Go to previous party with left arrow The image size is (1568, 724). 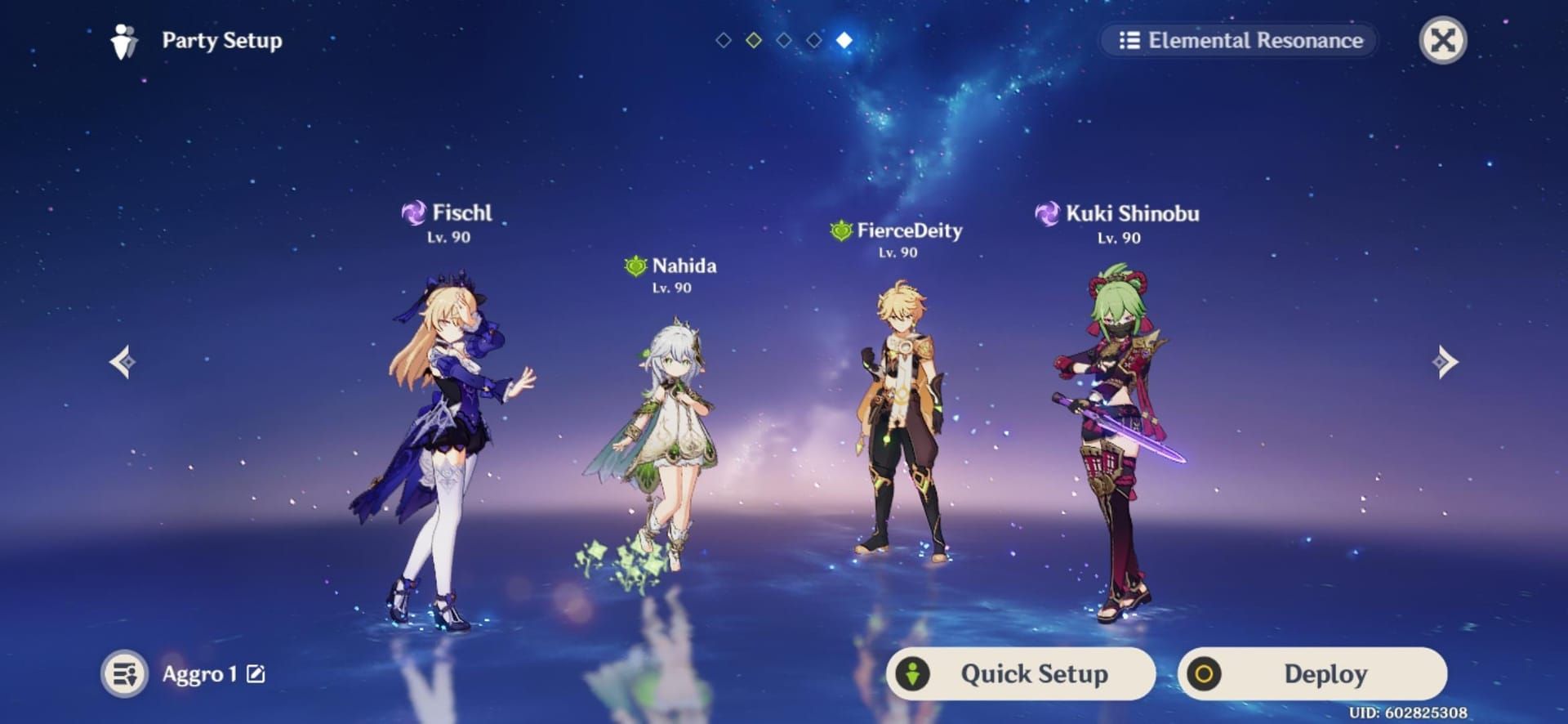123,362
